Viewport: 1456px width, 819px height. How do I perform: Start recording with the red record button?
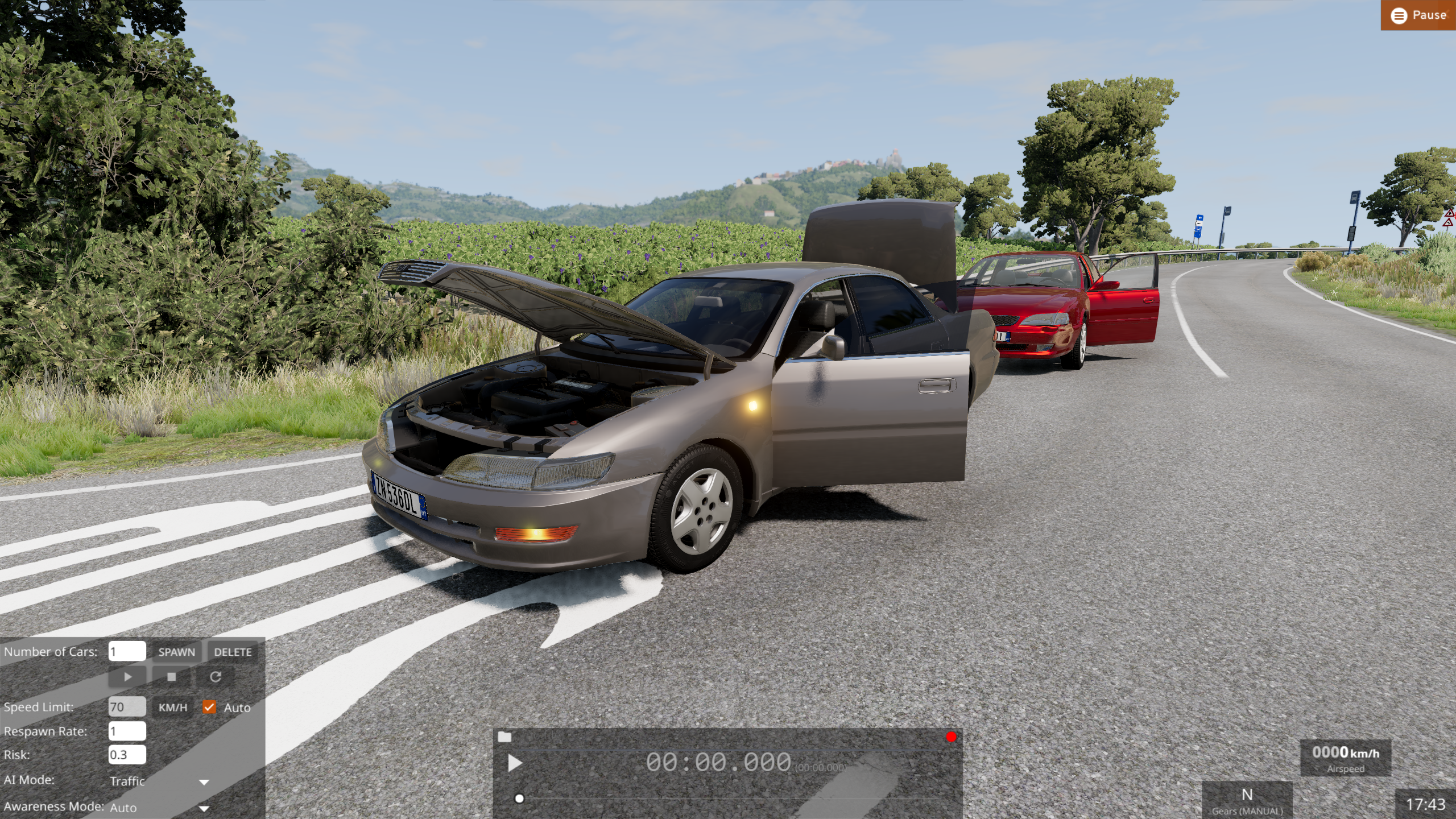[951, 737]
